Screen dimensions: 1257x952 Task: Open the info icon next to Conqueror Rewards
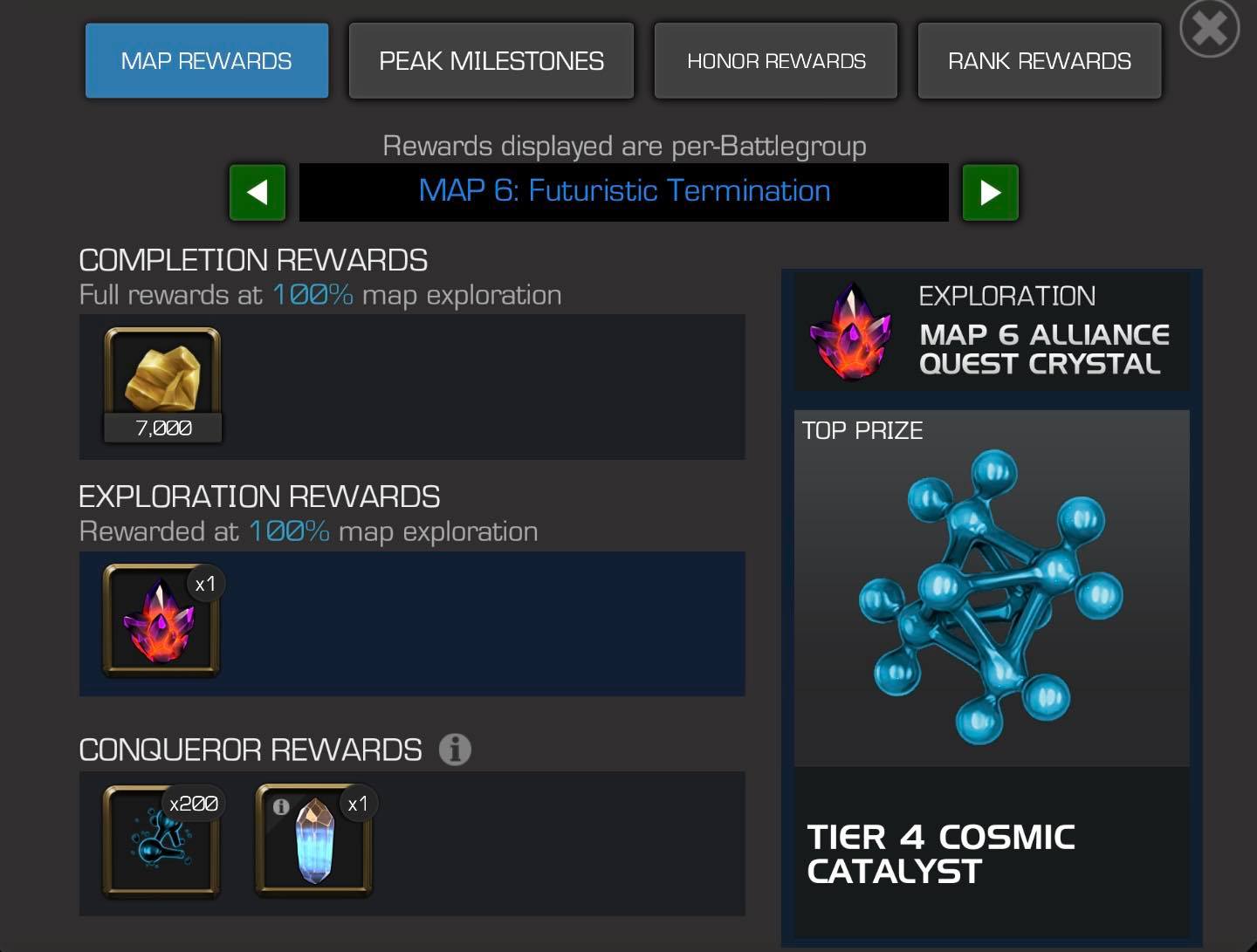(x=454, y=749)
